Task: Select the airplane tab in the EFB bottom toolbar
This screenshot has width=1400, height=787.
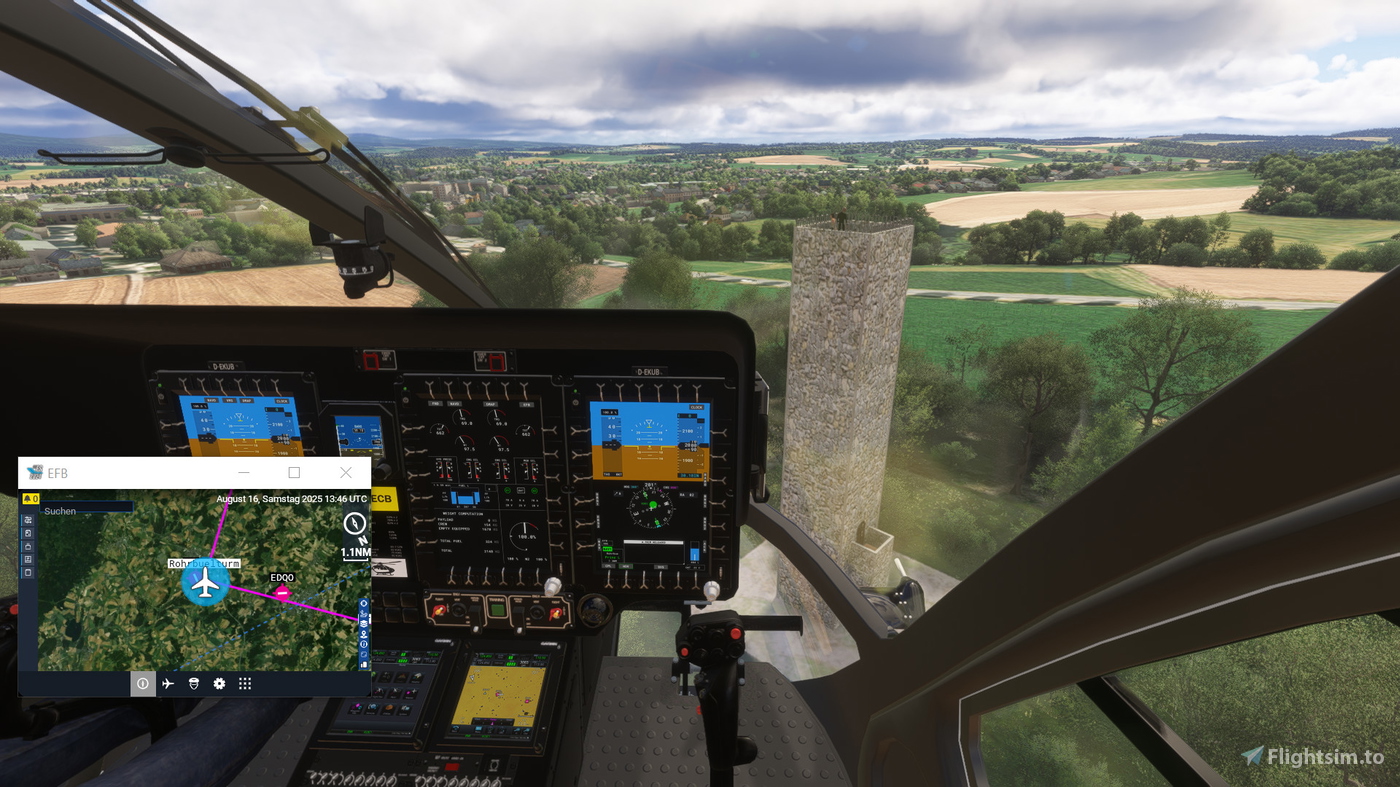Action: [x=169, y=683]
